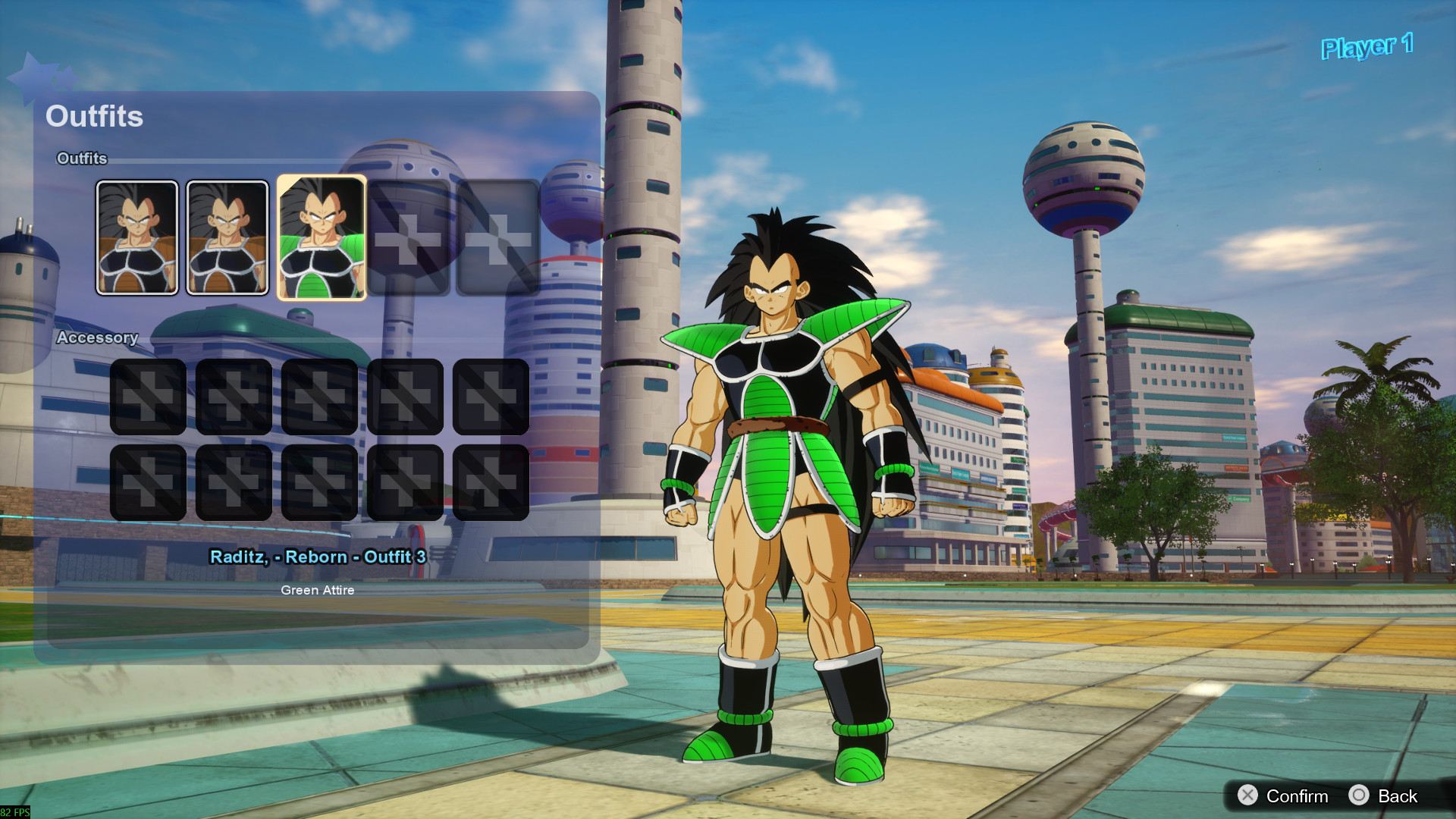Click the Raditz Reborn Outfit 3 label

[318, 557]
